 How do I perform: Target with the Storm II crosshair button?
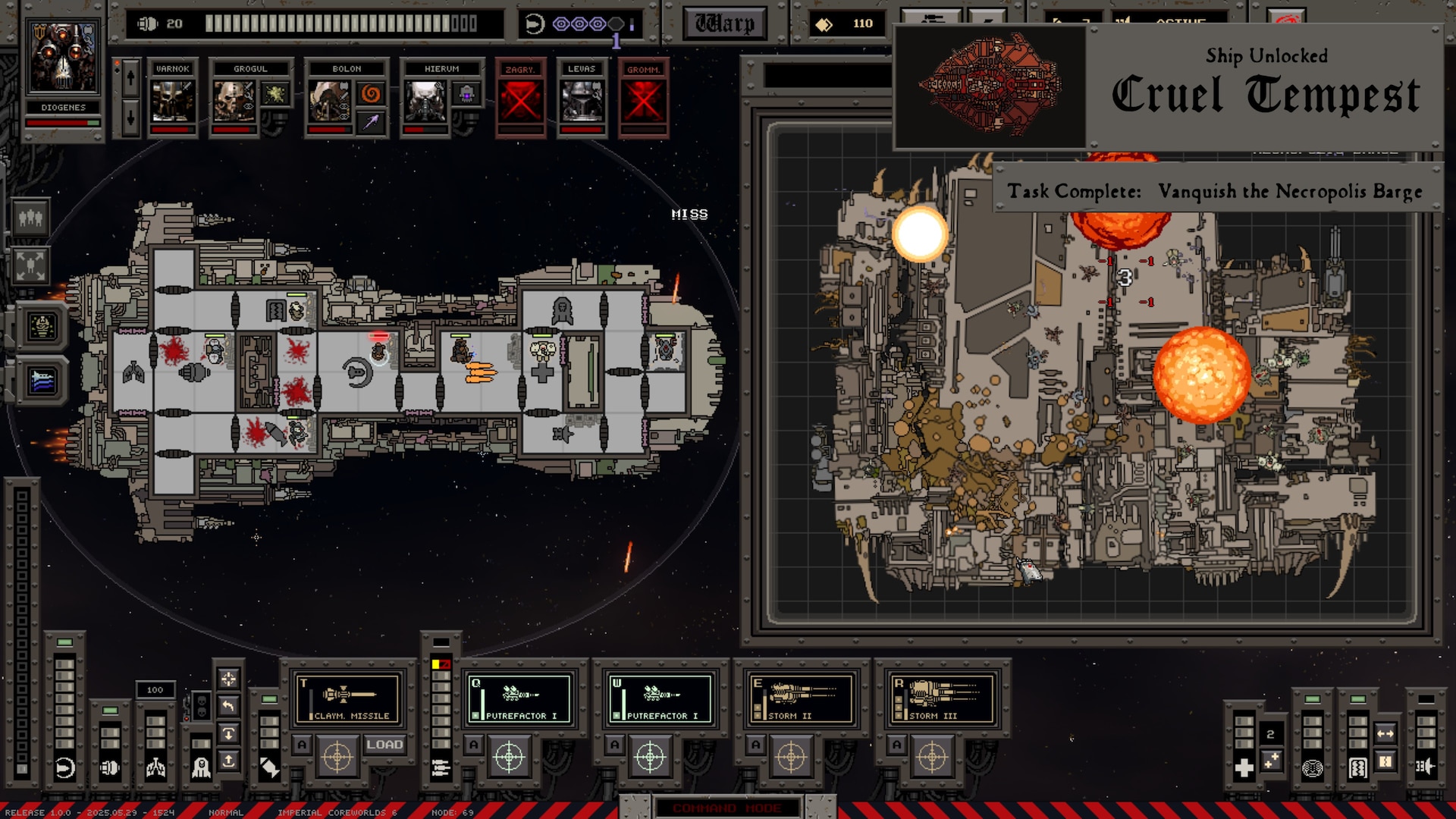coord(791,757)
